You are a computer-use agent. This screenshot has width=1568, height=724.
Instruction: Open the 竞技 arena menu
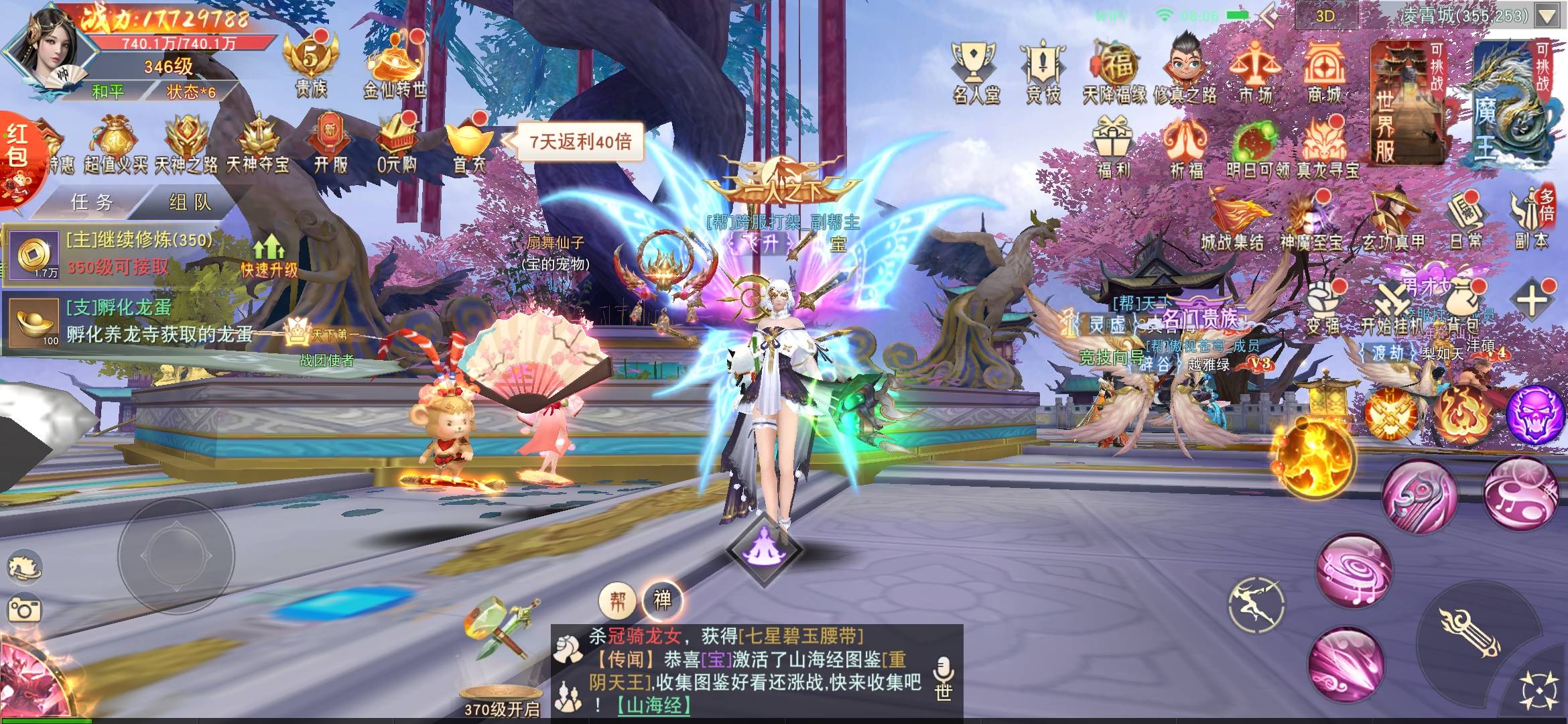[1043, 72]
